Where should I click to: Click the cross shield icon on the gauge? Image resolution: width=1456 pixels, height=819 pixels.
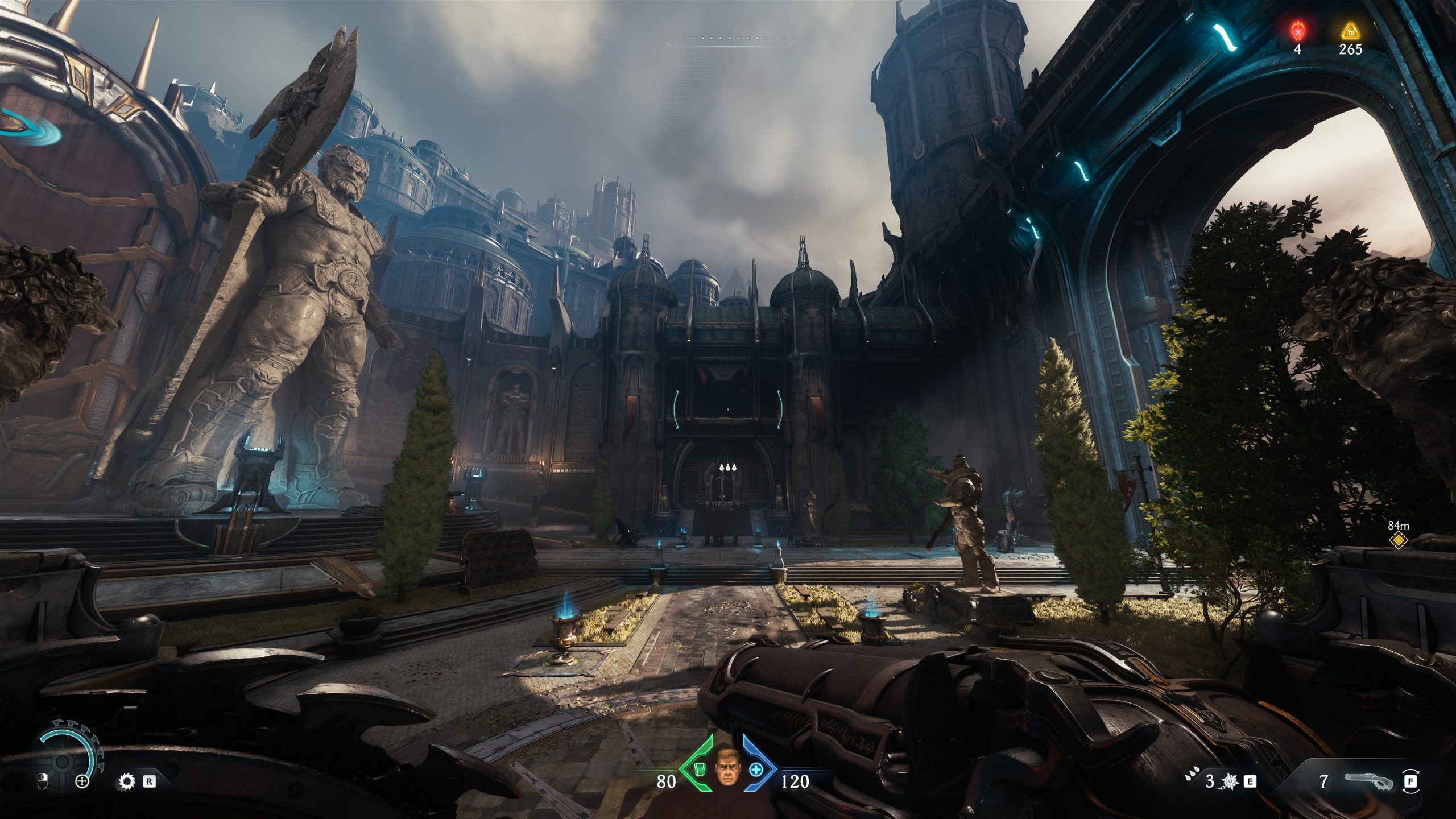pyautogui.click(x=82, y=781)
